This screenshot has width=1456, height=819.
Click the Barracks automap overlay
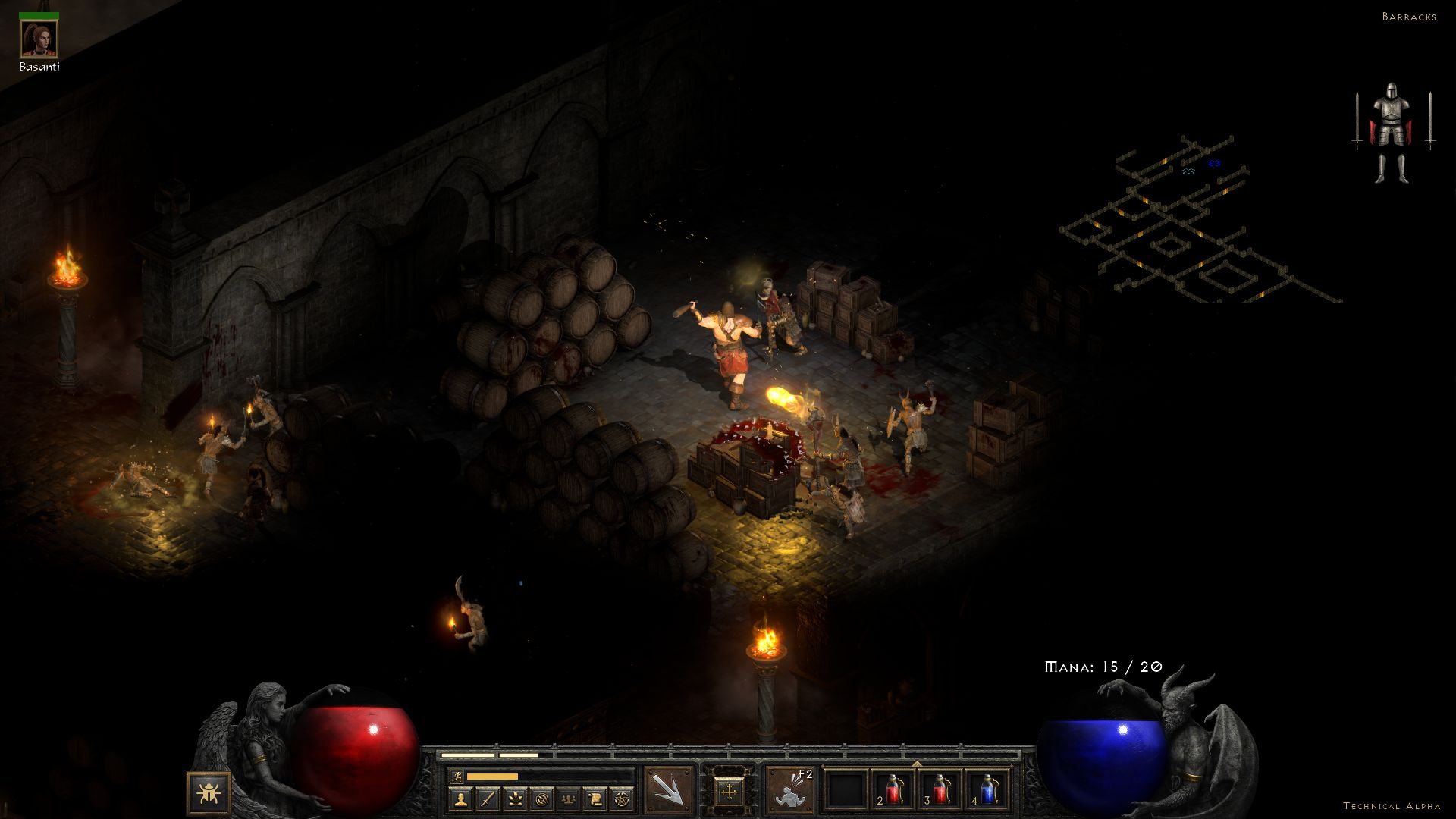click(x=1198, y=221)
